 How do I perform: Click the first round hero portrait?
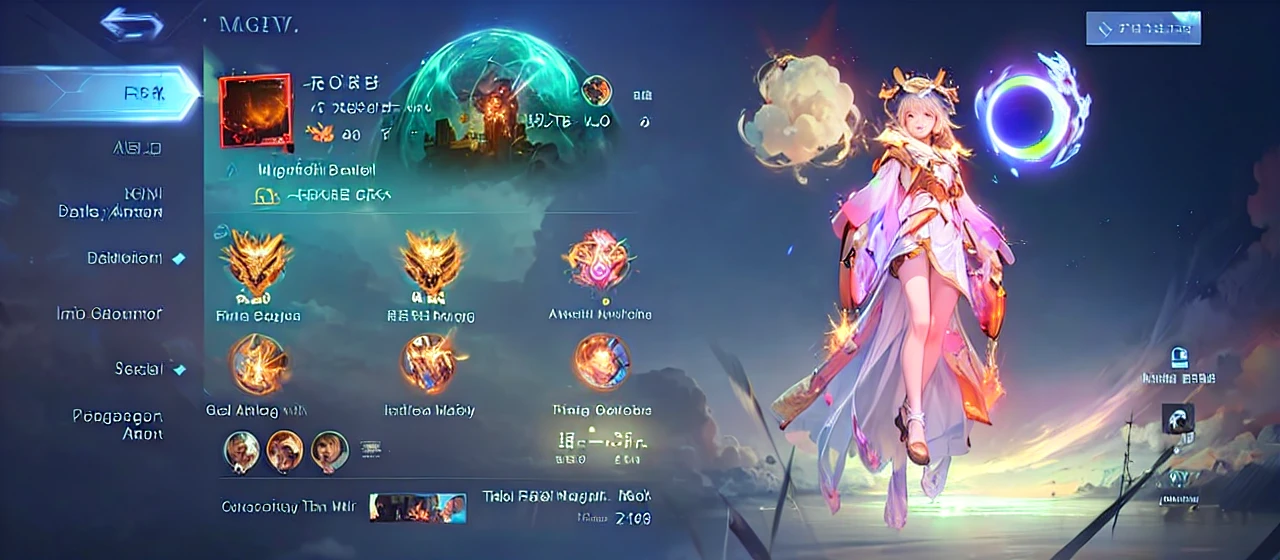[242, 451]
